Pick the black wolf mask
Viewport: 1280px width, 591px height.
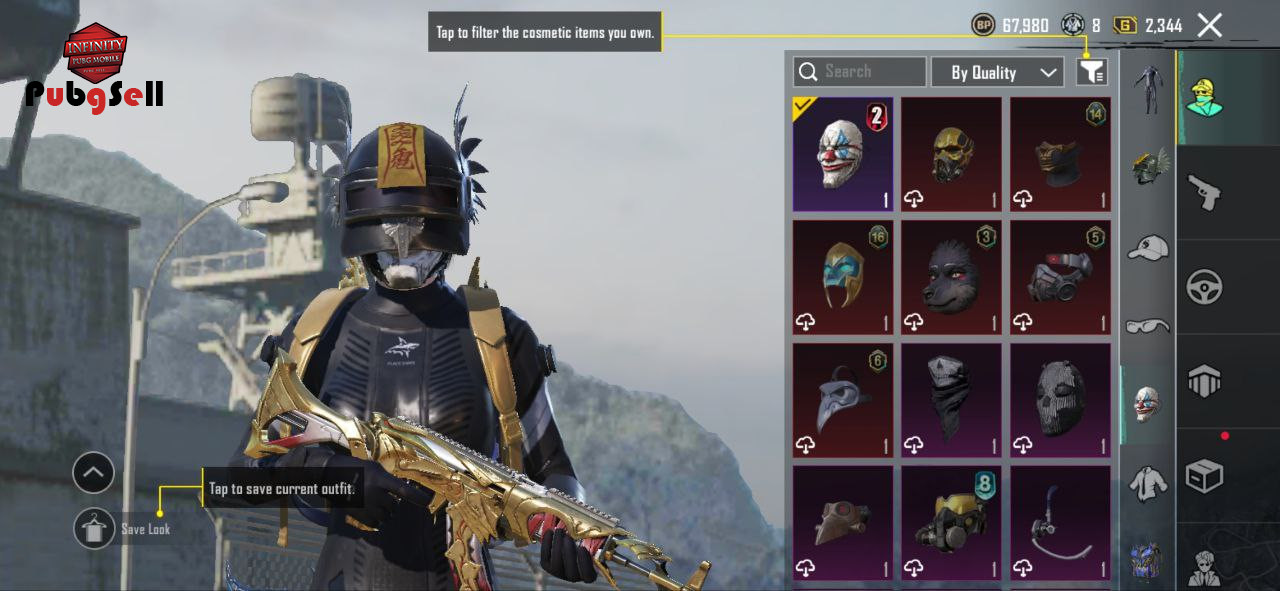click(951, 277)
